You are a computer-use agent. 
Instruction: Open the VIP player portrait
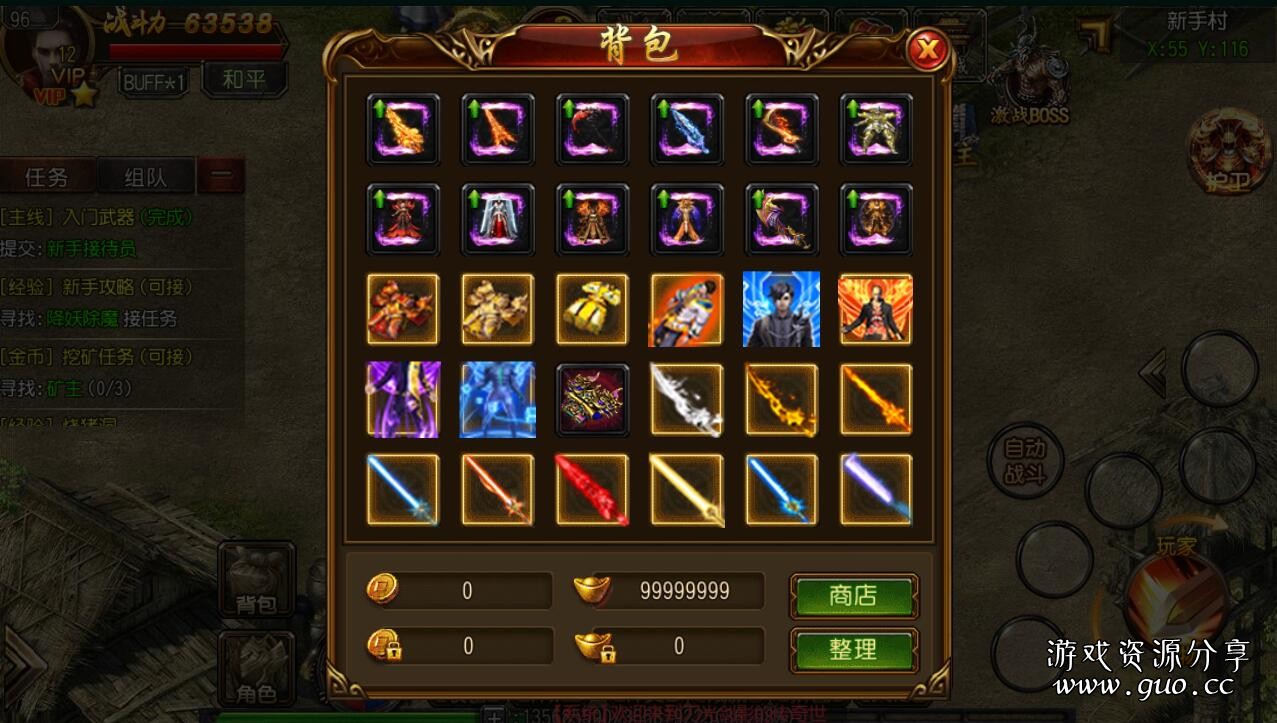click(47, 50)
